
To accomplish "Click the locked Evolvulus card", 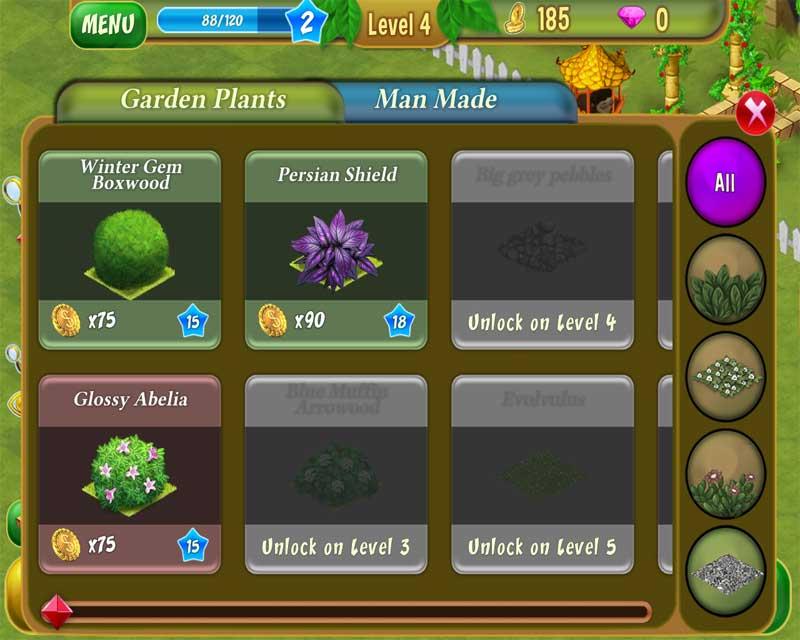I will pyautogui.click(x=542, y=474).
